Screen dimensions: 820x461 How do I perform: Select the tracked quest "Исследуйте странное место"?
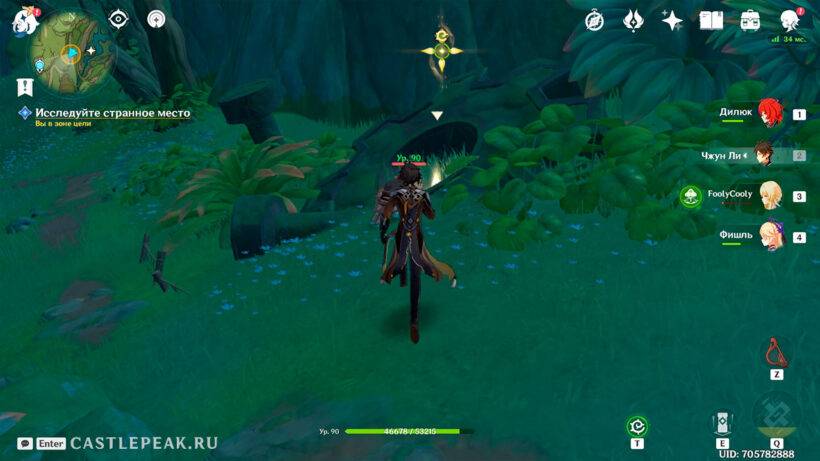(x=112, y=113)
